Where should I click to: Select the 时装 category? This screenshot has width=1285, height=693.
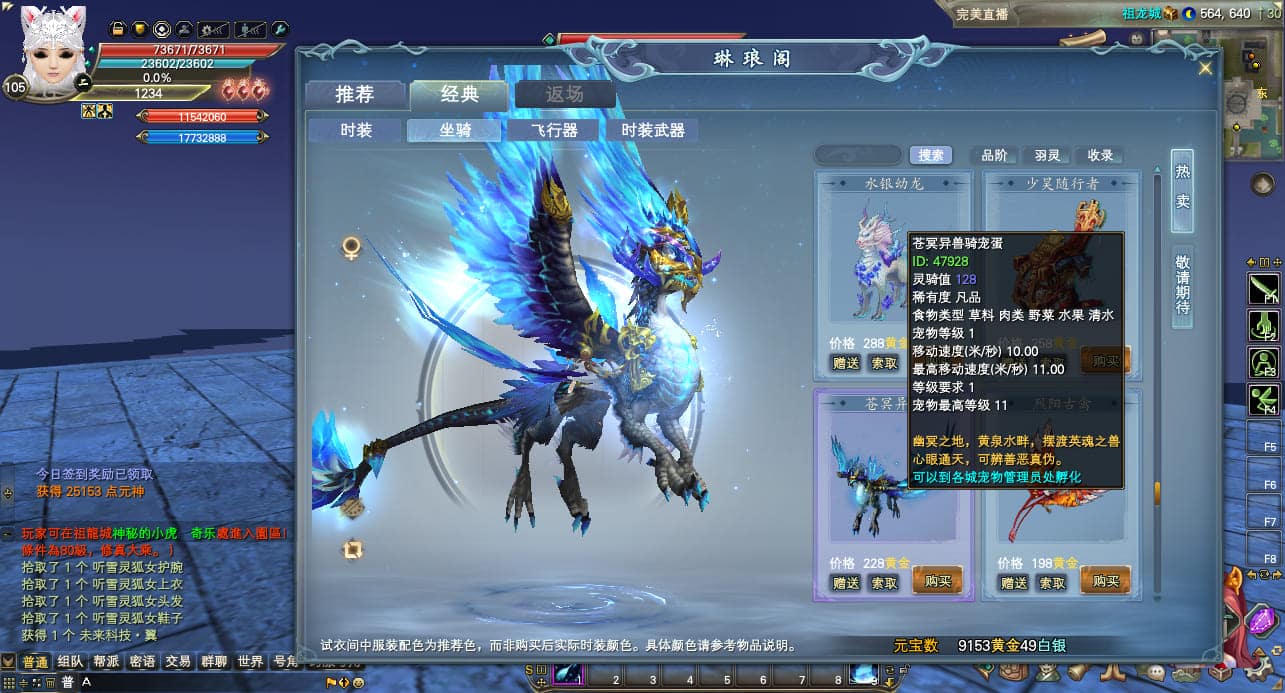[x=356, y=130]
